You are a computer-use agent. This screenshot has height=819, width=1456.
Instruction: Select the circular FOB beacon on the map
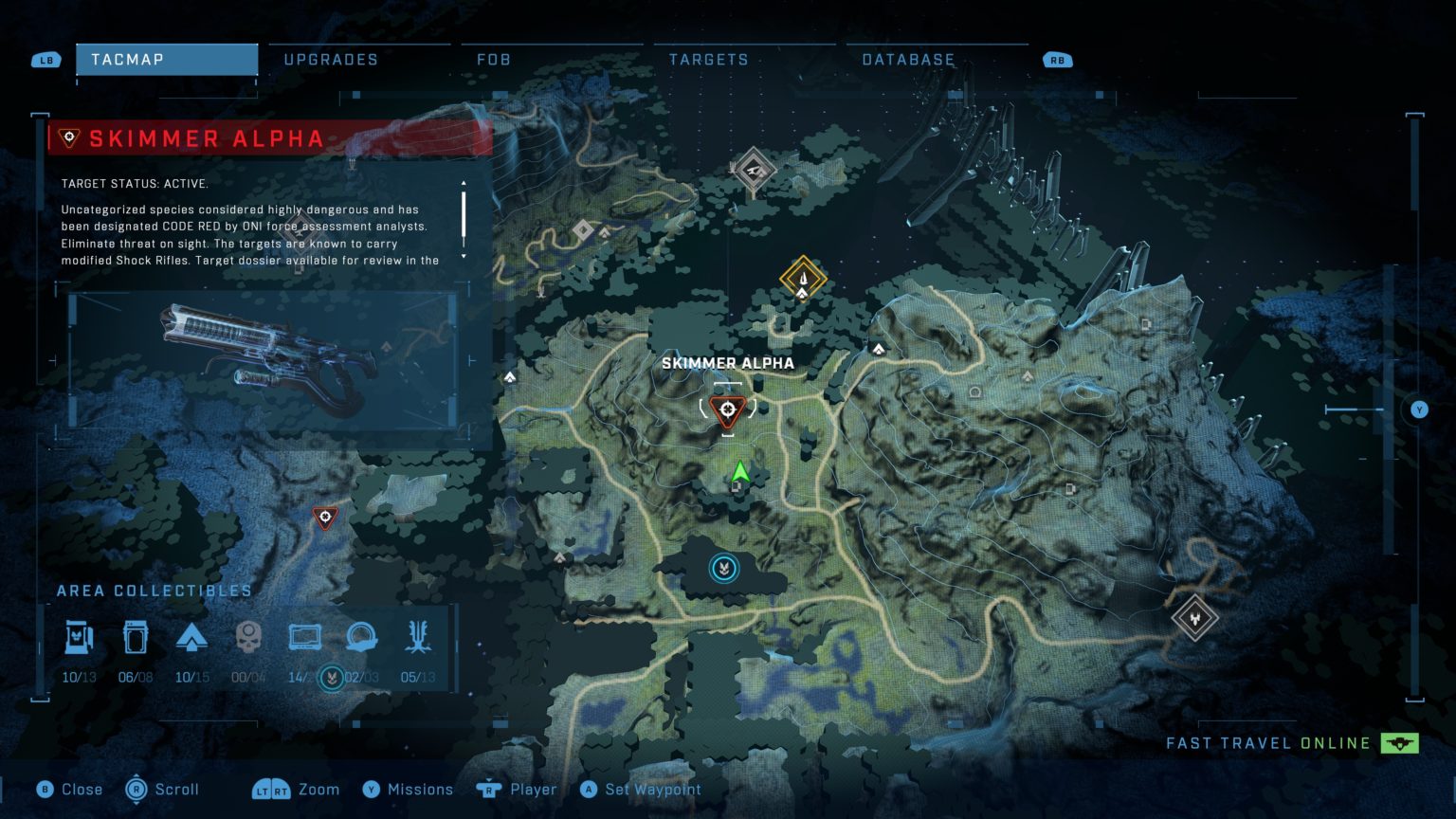[724, 566]
